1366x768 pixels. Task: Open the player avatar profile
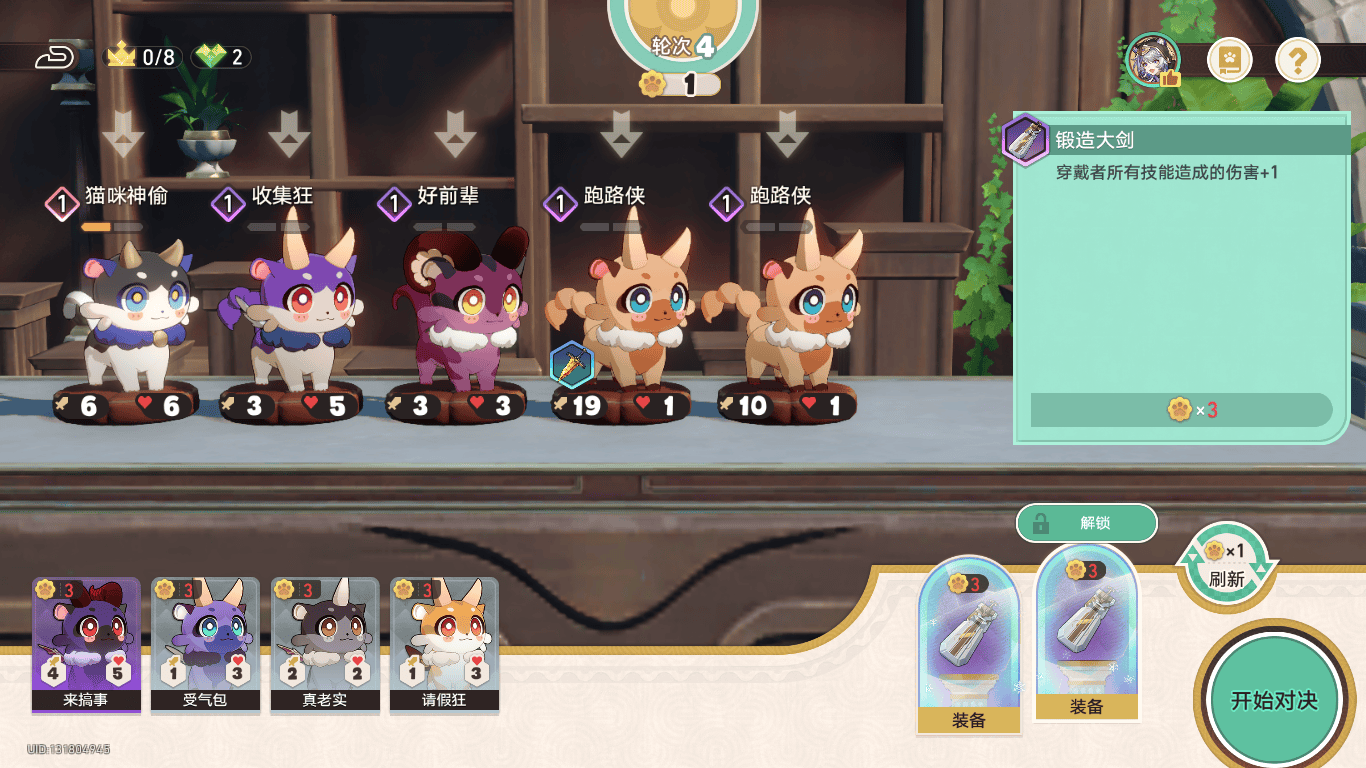pos(1153,61)
